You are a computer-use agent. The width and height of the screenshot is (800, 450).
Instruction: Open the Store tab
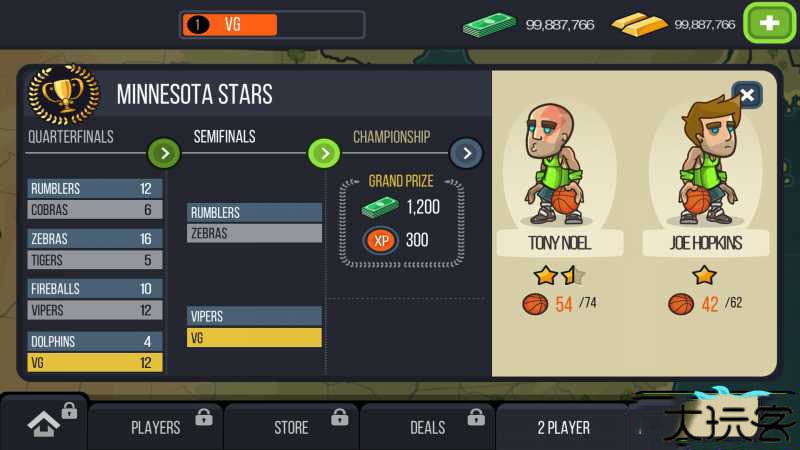point(291,427)
